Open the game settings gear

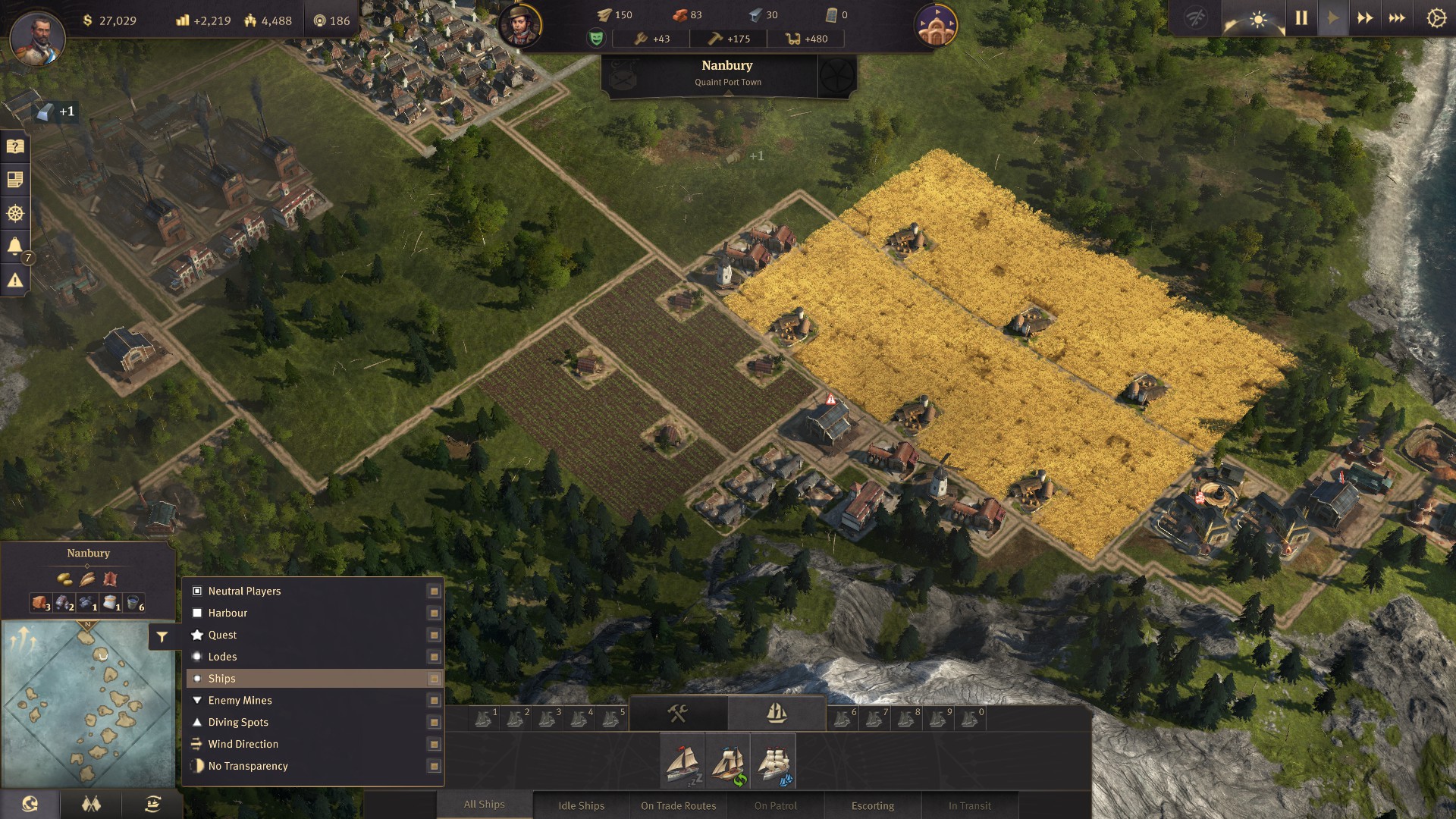tap(1436, 18)
